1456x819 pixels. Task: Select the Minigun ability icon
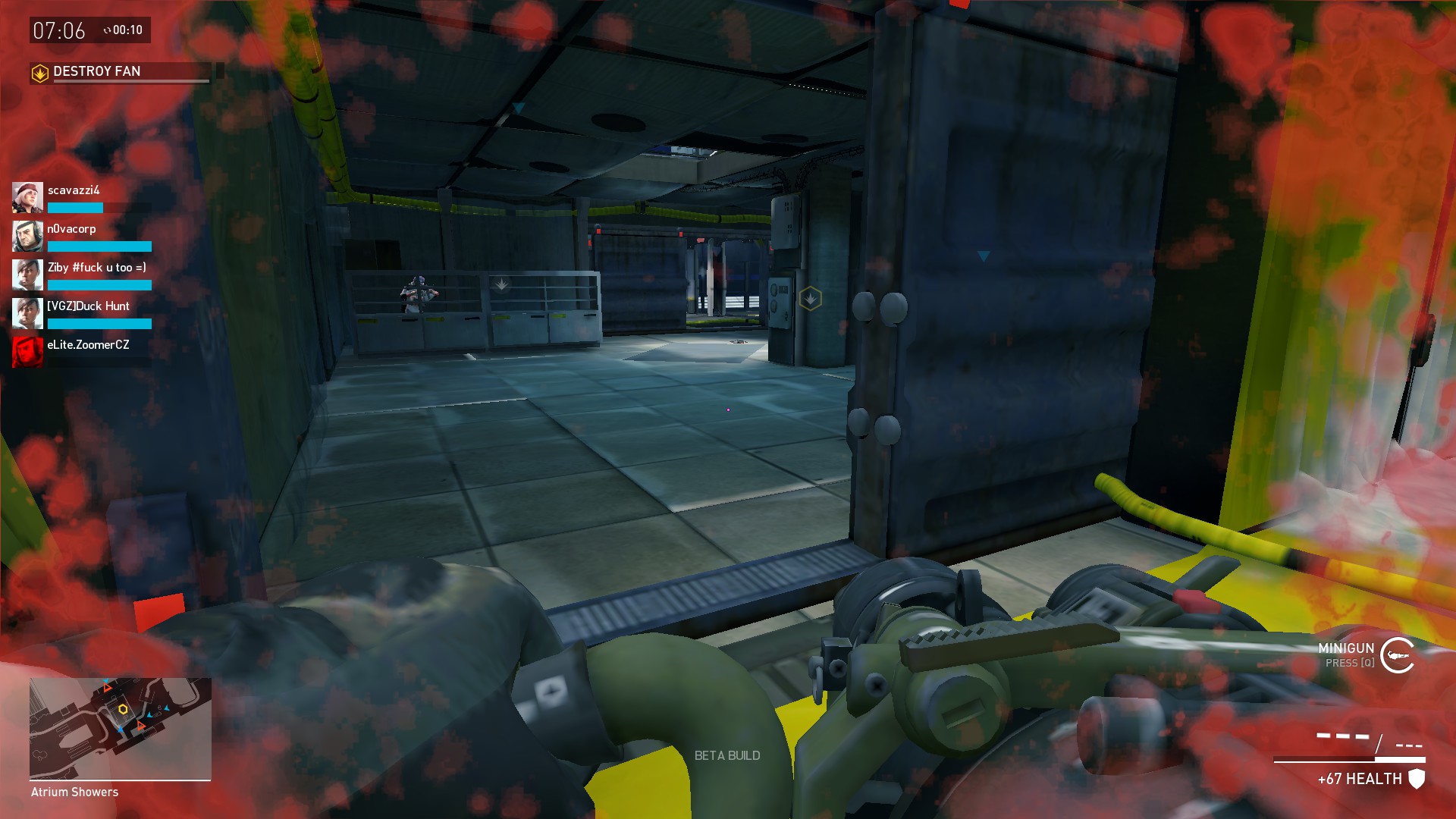click(x=1397, y=655)
